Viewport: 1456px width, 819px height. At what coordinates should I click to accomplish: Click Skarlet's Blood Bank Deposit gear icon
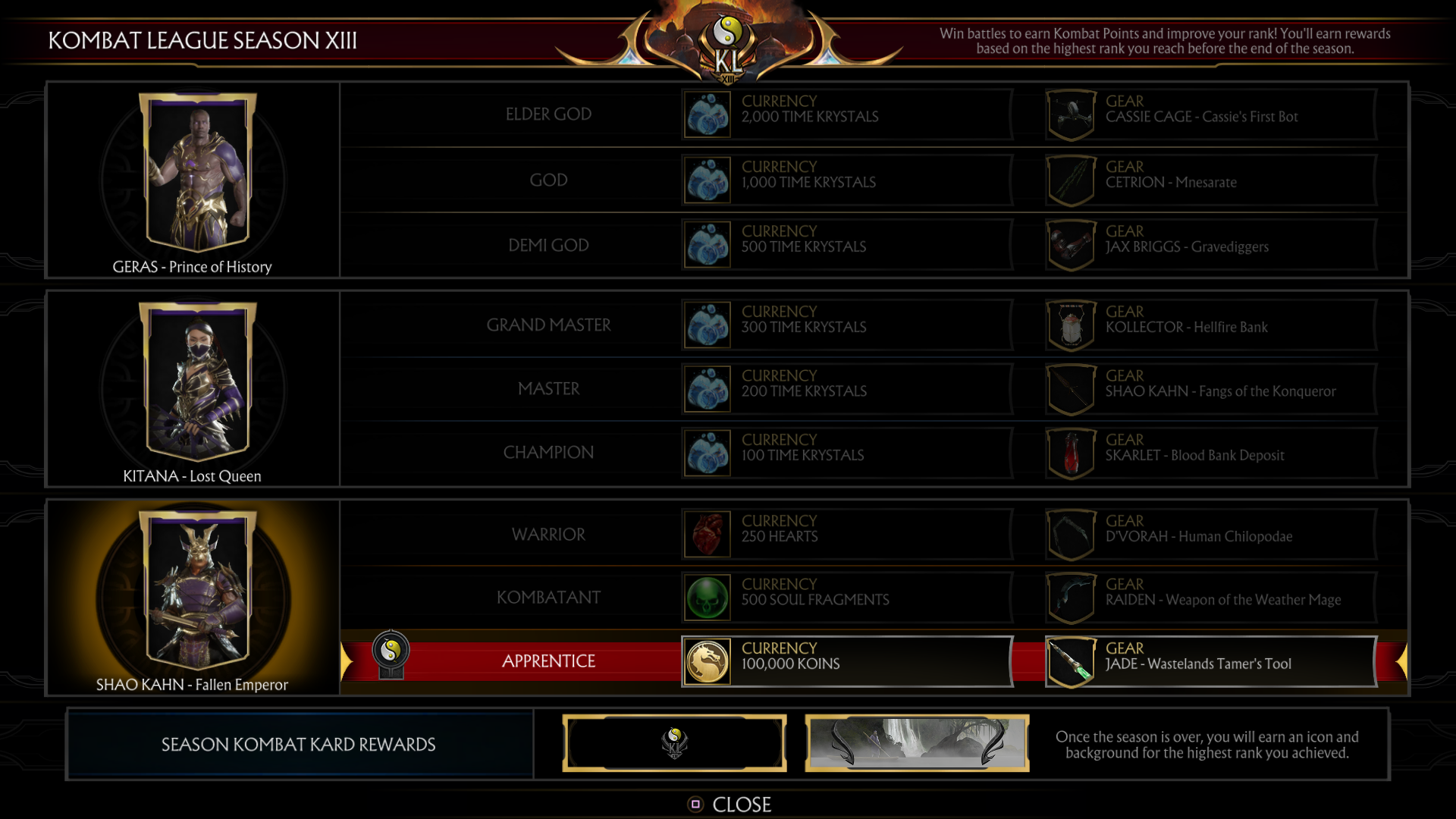(x=1071, y=452)
